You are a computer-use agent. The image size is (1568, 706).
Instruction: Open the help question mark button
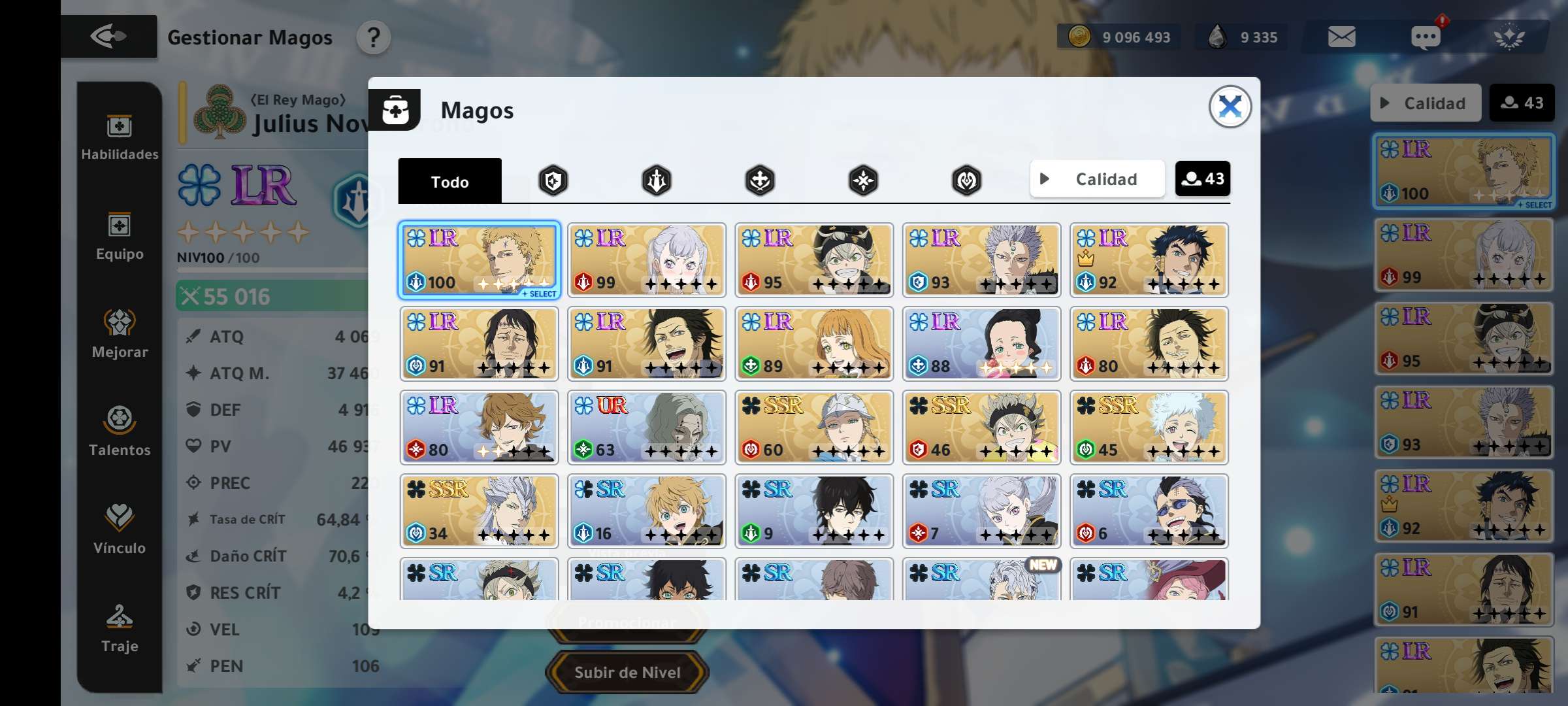[x=373, y=38]
